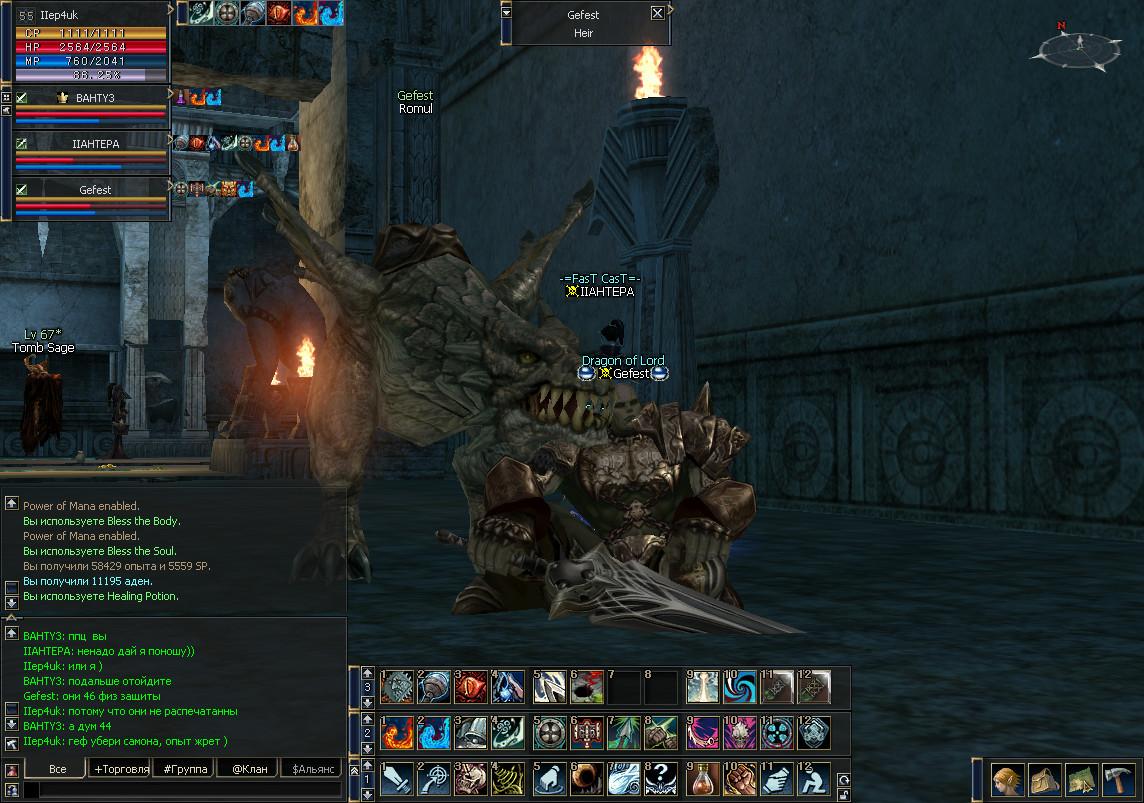Switch to the +Торговля chat tab

120,769
